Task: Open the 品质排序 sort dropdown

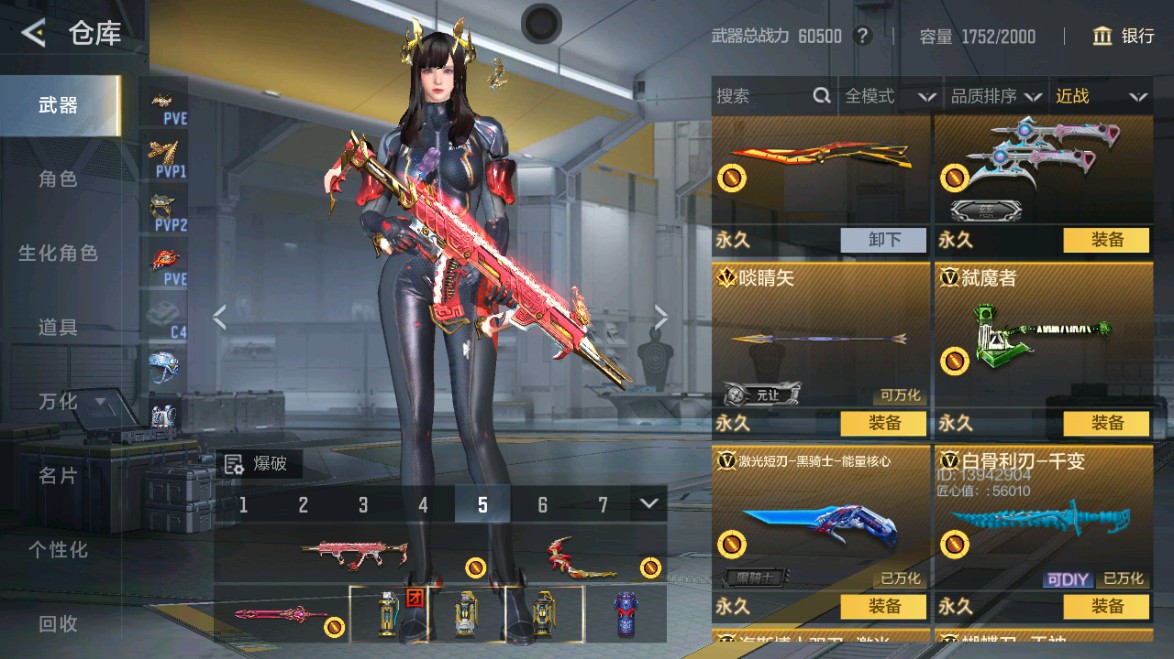Action: [x=994, y=96]
